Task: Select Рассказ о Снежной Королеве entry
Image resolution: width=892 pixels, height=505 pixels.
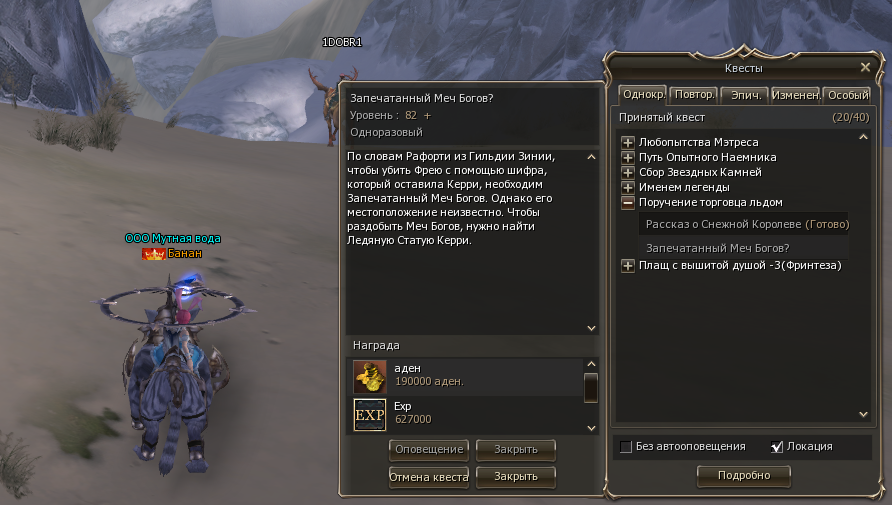Action: 747,224
